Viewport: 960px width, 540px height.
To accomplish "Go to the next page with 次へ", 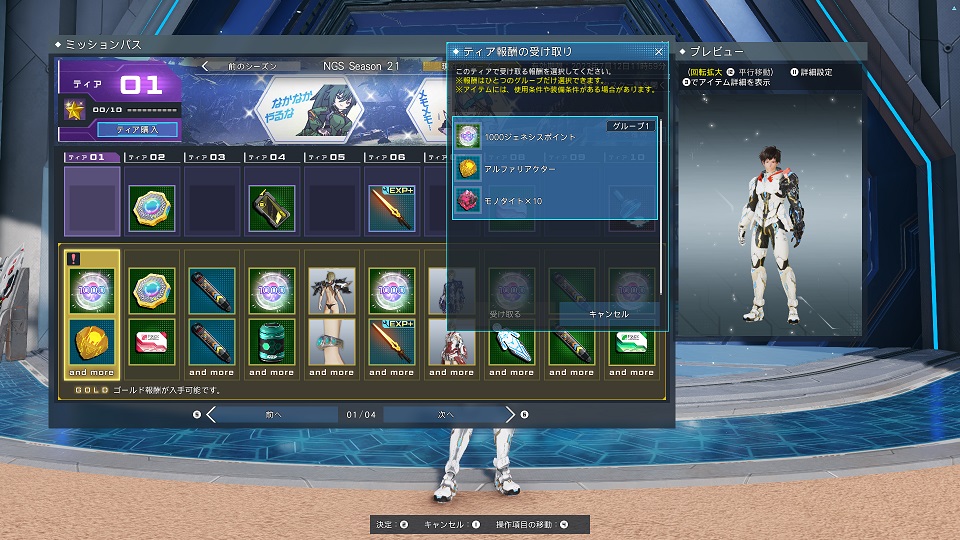I will pos(446,414).
